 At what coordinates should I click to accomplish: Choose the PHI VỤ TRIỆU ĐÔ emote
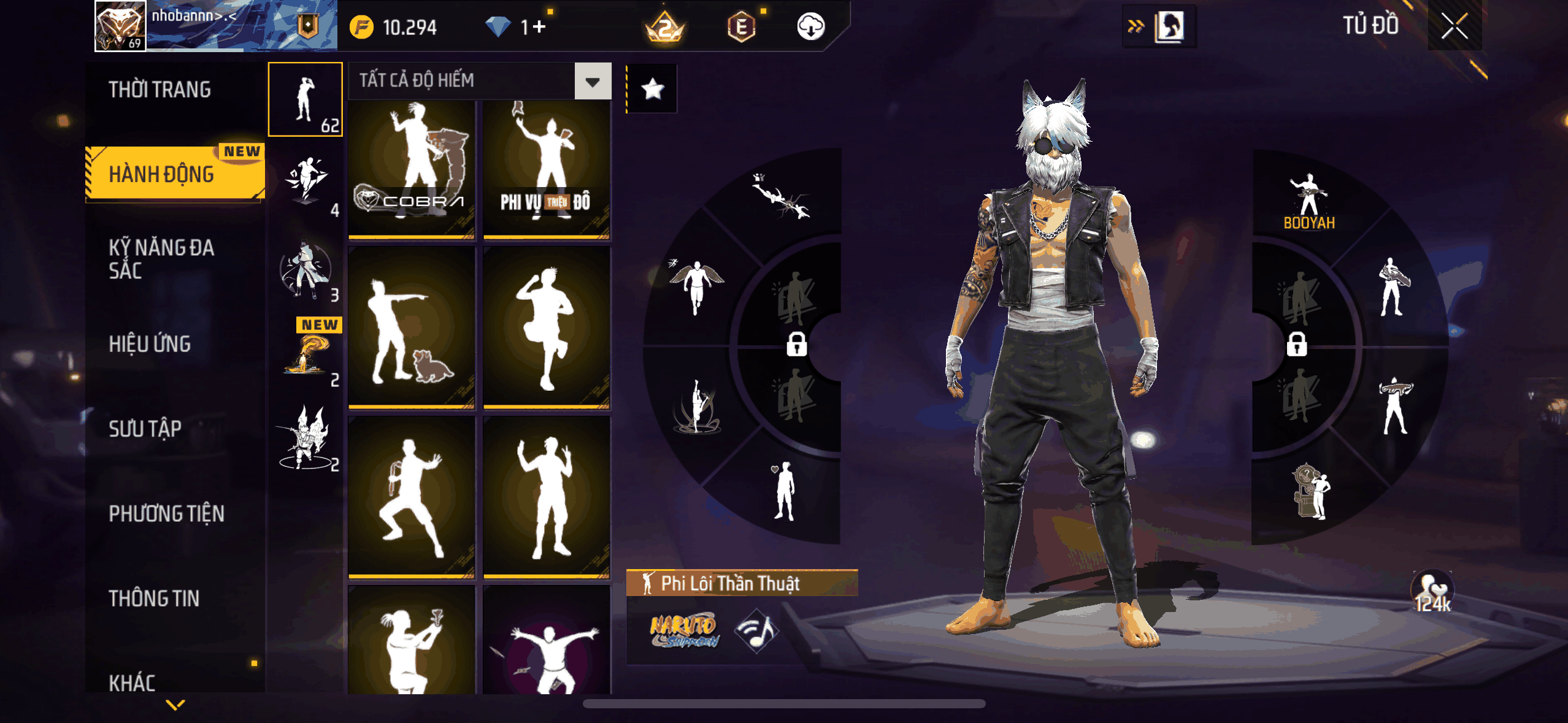(x=546, y=169)
